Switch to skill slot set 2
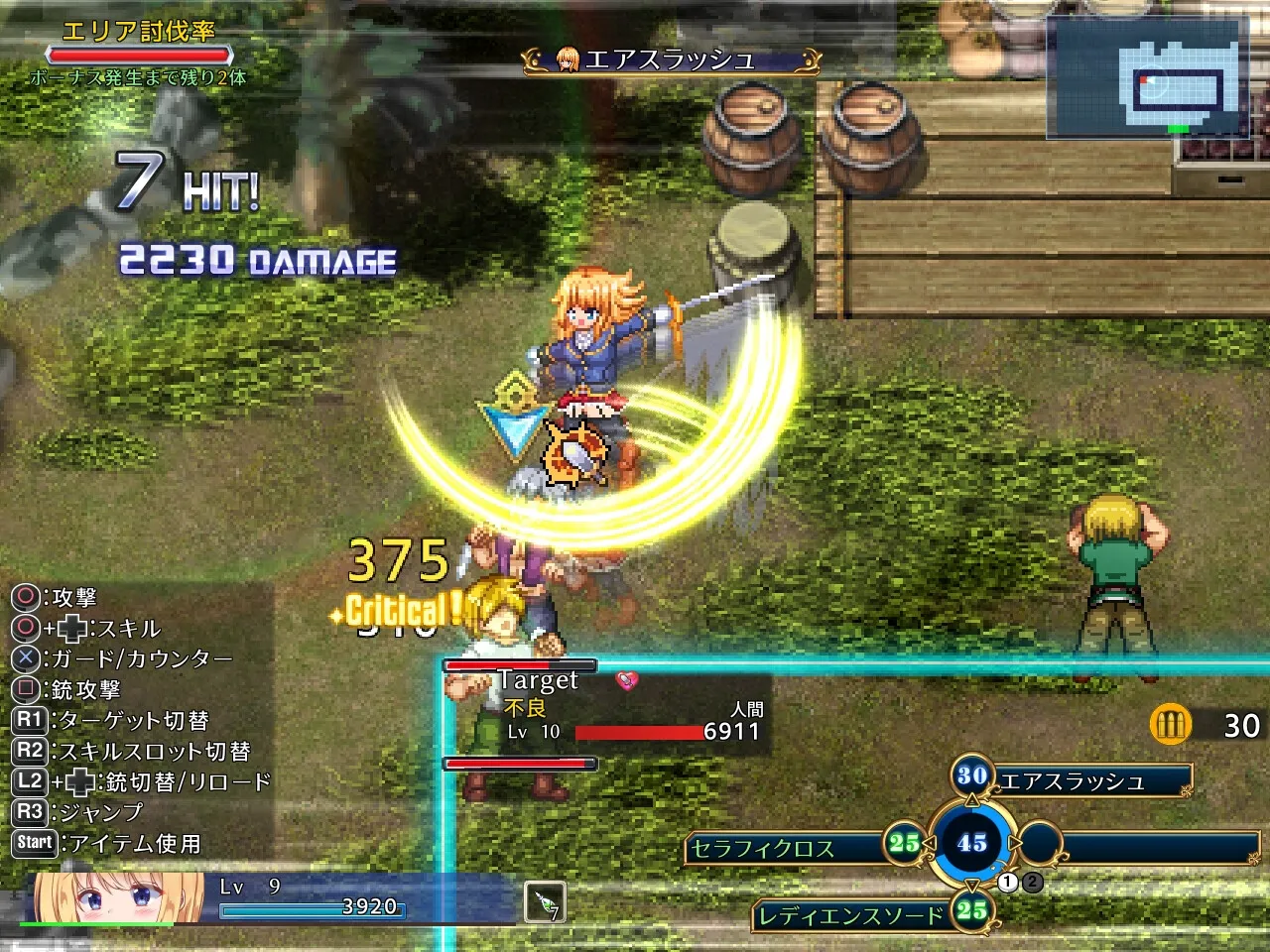 [x=1033, y=881]
